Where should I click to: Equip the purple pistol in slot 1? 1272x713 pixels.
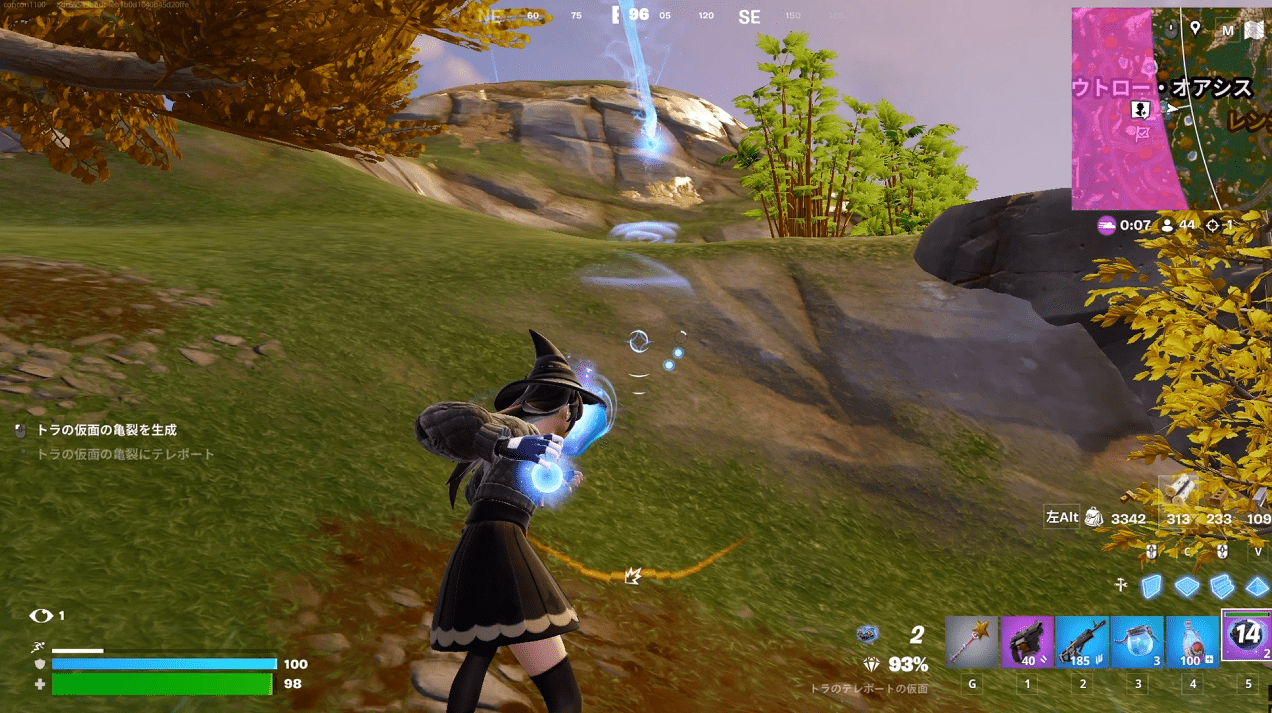point(1027,641)
